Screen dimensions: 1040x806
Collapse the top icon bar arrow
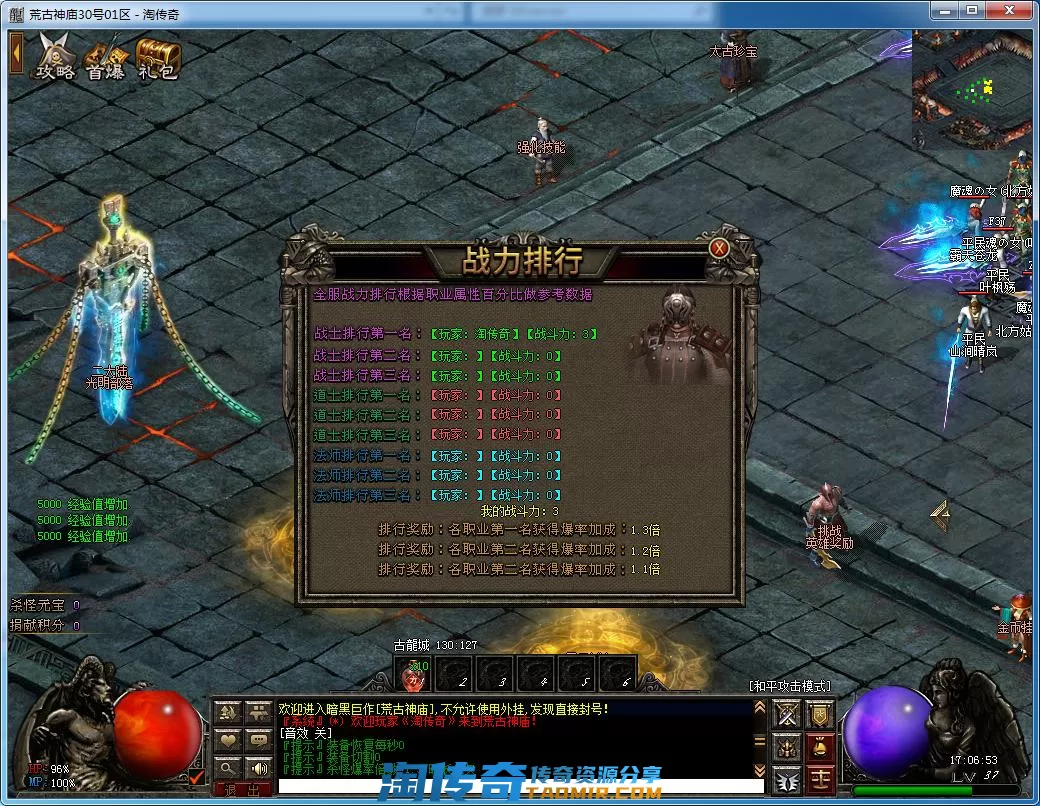tap(16, 53)
